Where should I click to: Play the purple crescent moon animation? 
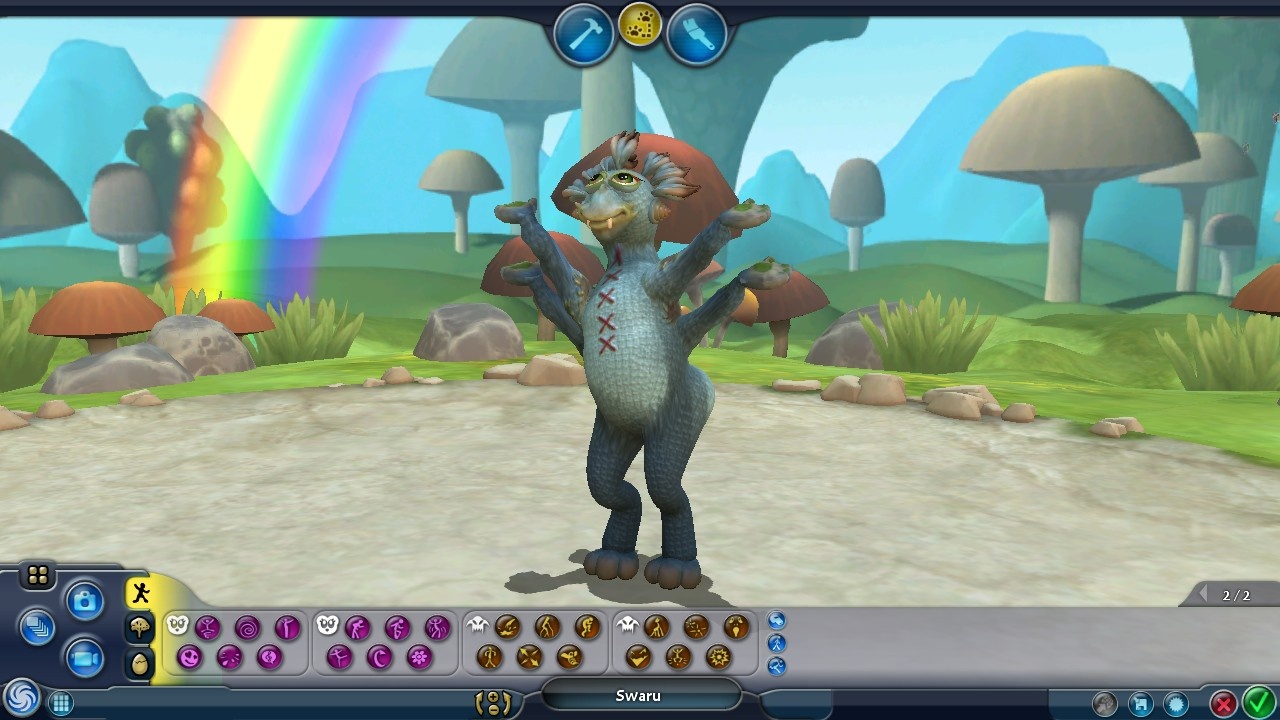tap(379, 657)
